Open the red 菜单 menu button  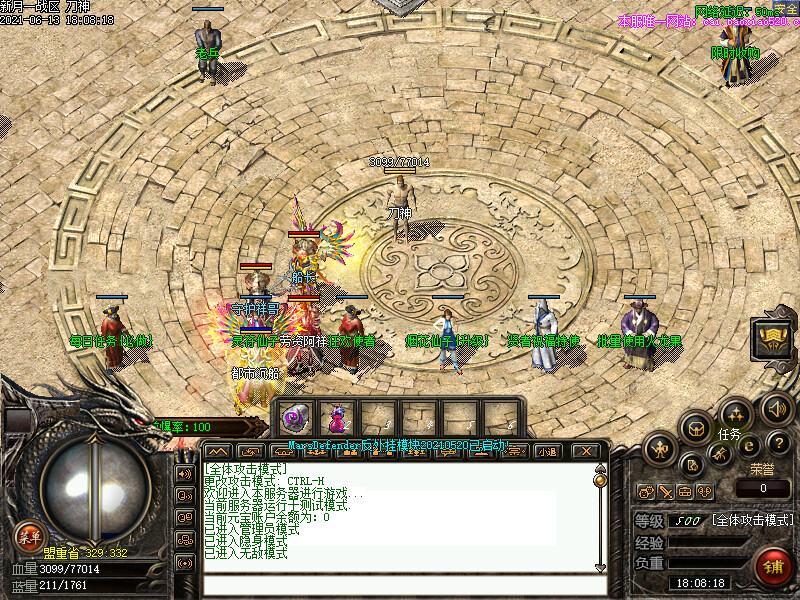pyautogui.click(x=29, y=536)
